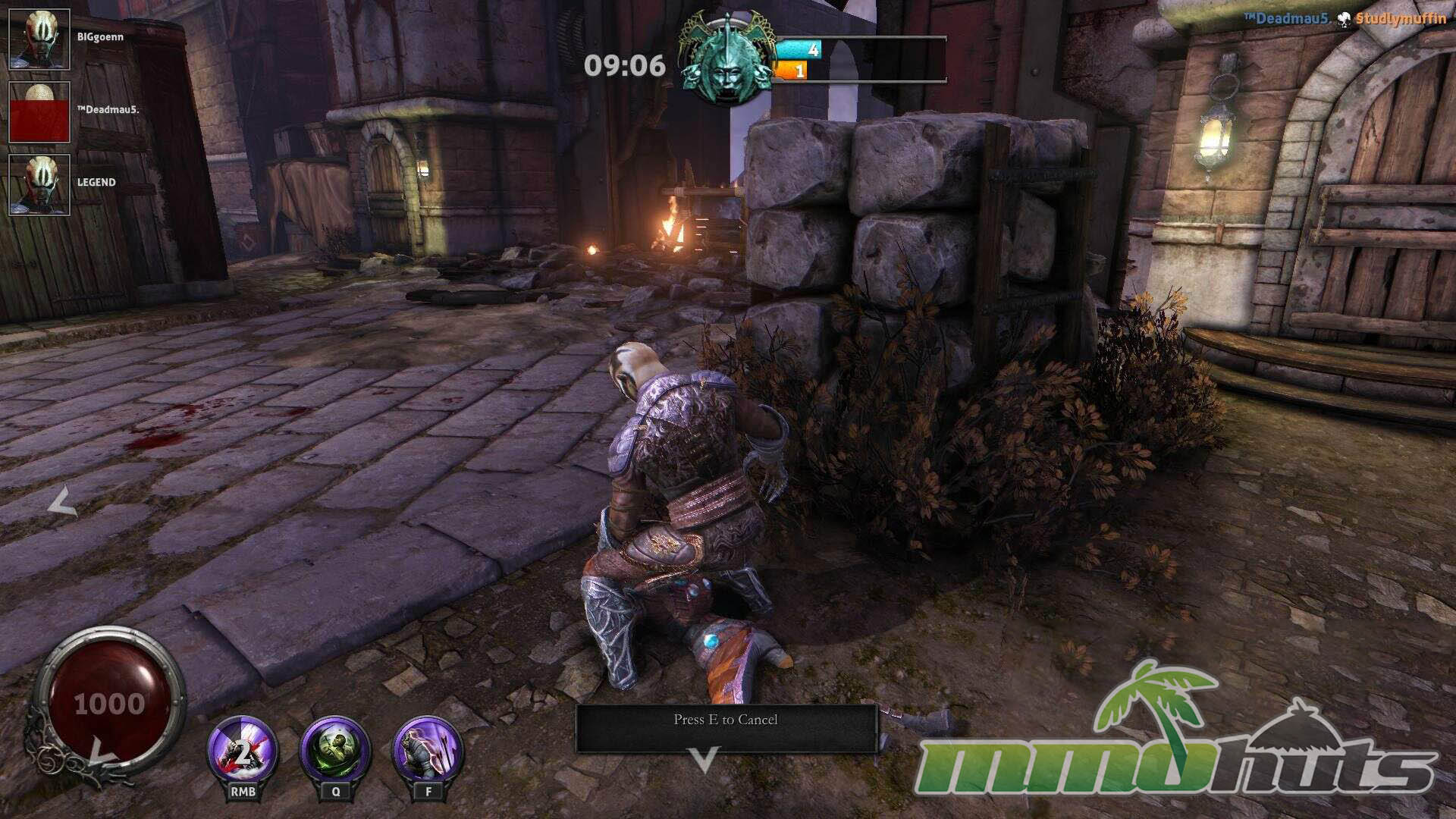1456x819 pixels.
Task: Click the red ™Deadmau5. teammate portrait
Action: tap(39, 112)
